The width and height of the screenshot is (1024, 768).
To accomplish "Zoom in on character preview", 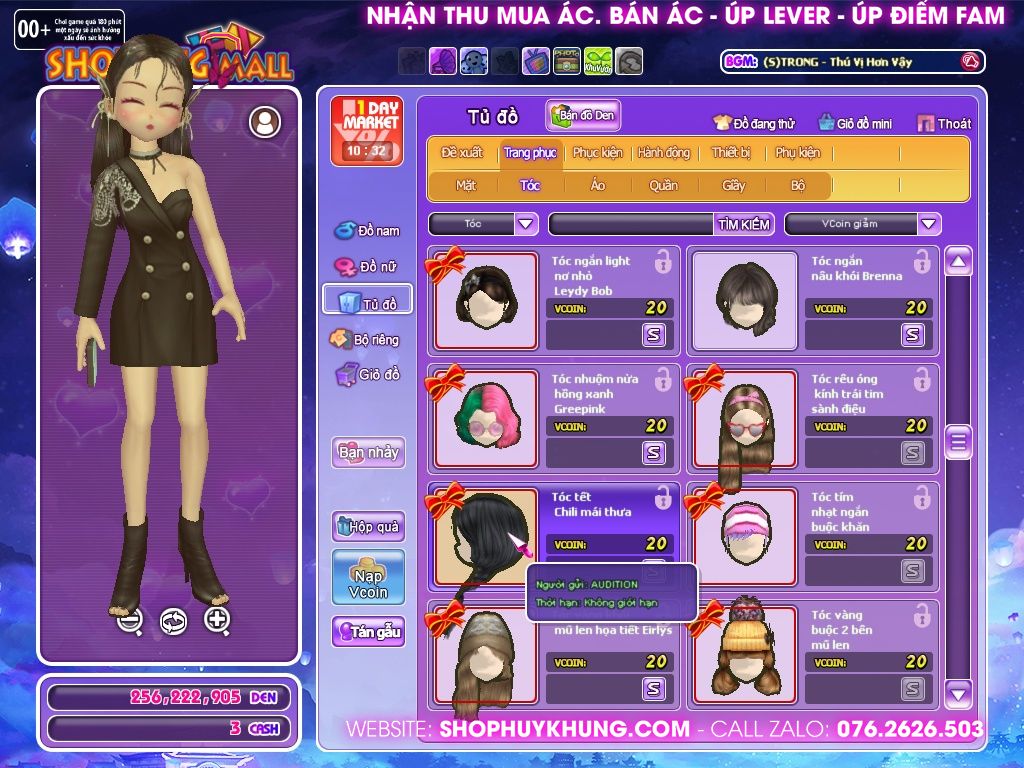I will tap(217, 620).
